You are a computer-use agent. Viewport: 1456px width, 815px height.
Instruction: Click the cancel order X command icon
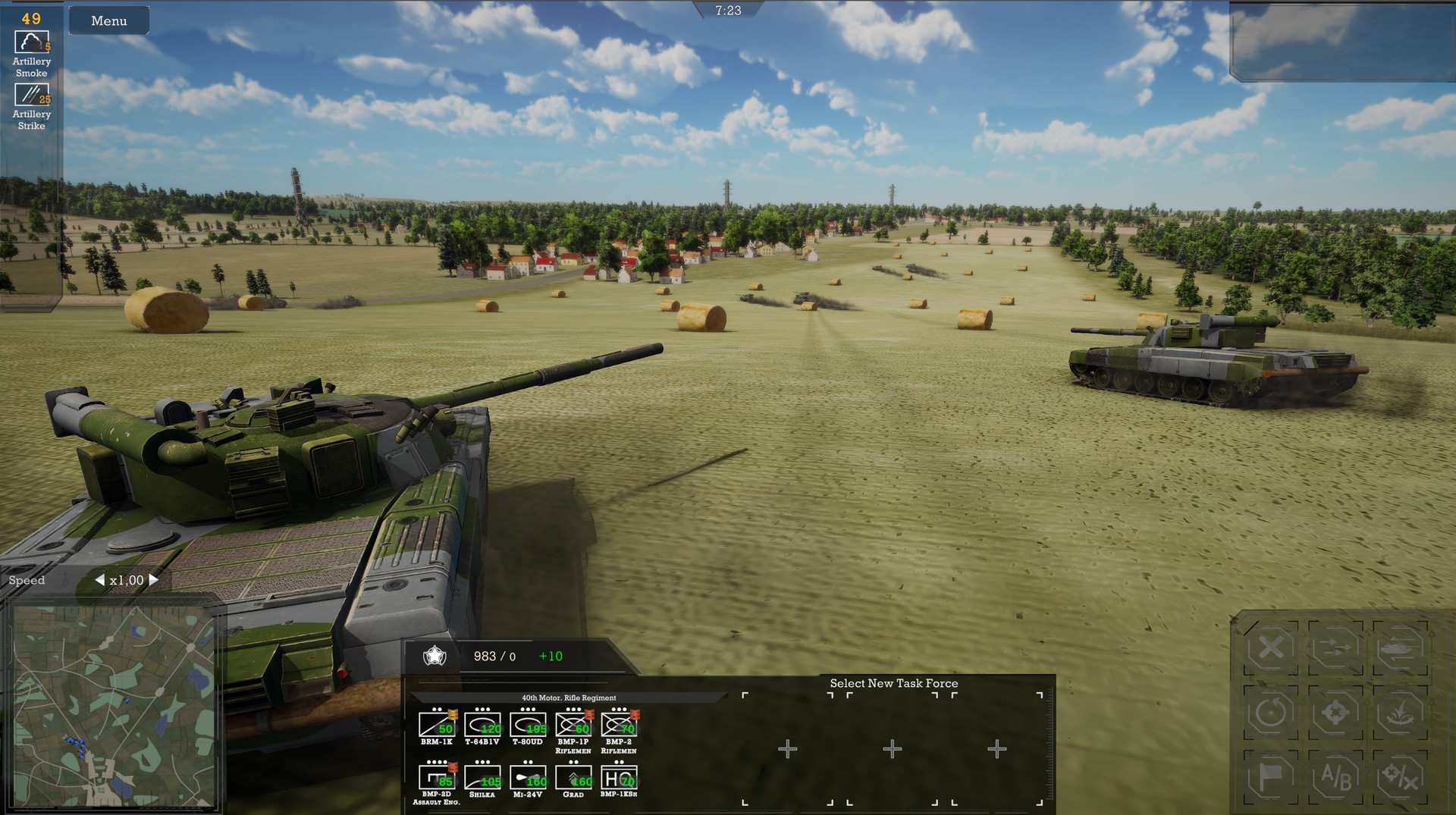point(1272,649)
